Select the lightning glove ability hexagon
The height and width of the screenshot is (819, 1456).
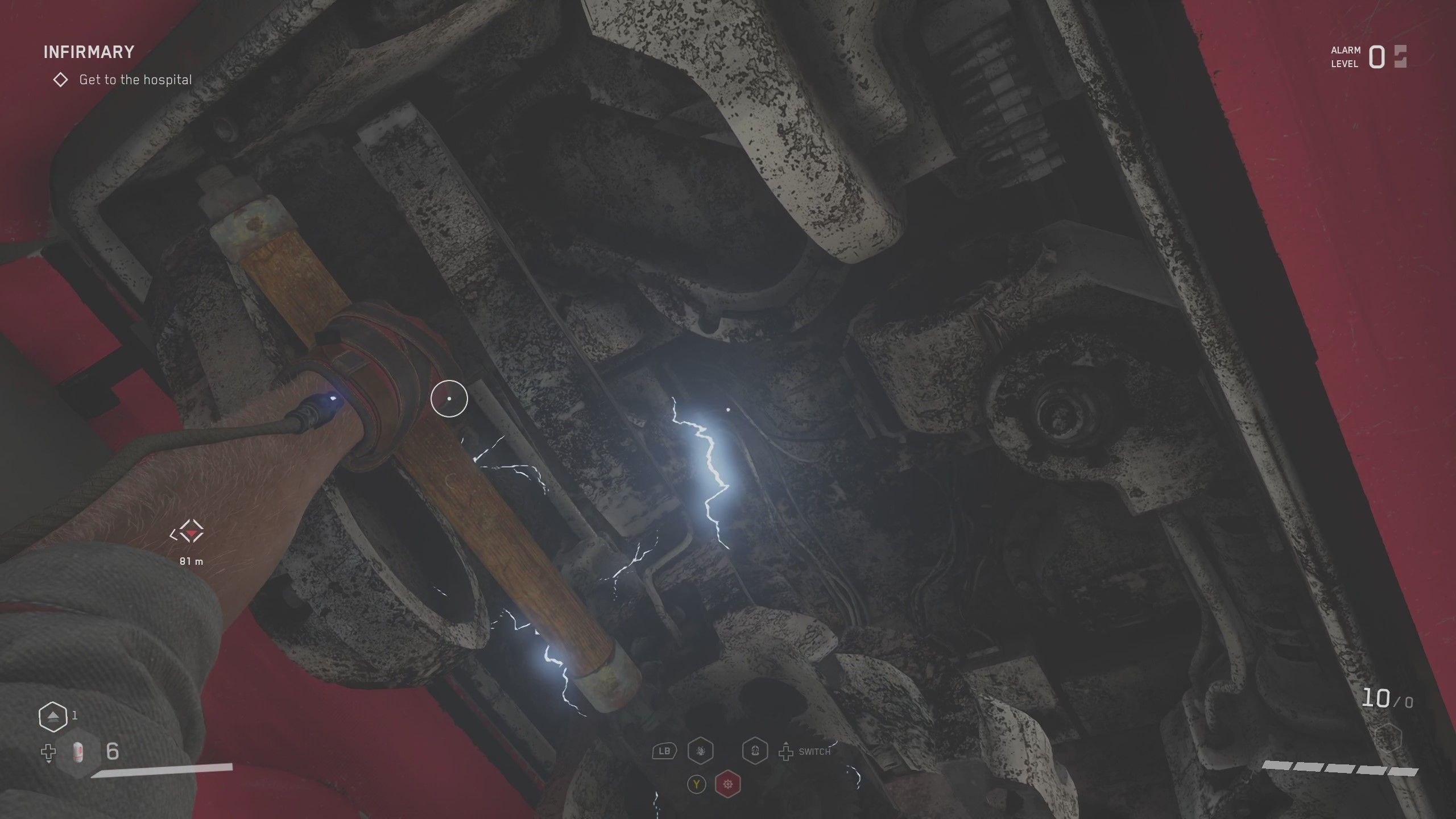tap(701, 752)
